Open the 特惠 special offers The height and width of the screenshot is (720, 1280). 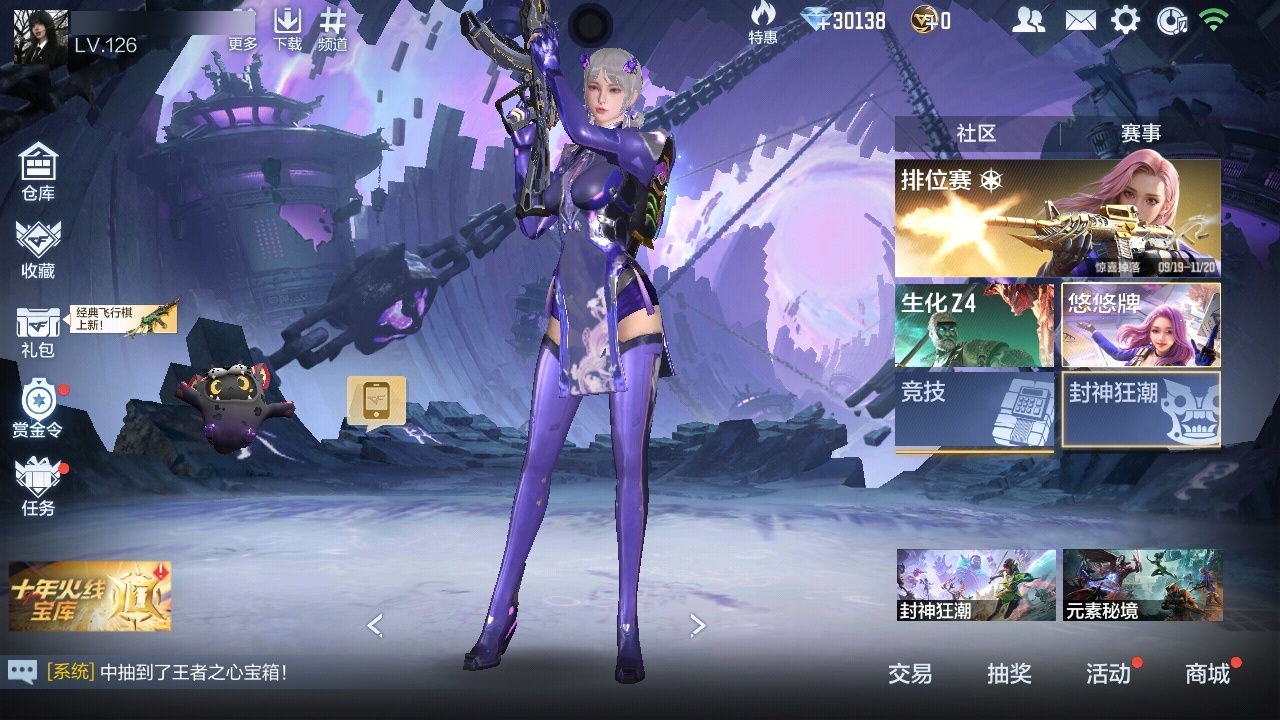tap(763, 23)
